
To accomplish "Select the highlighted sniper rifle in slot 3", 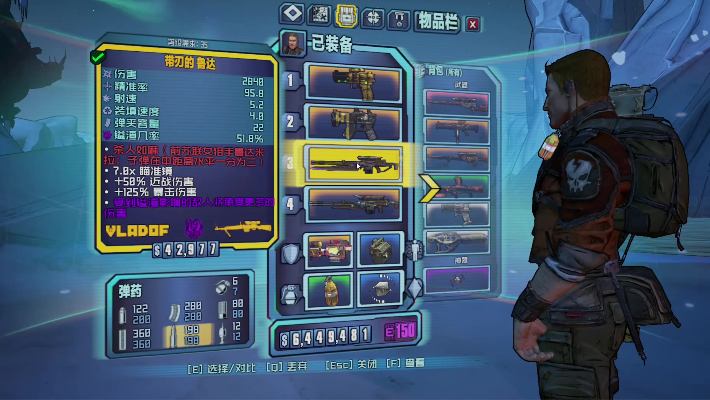I will [354, 163].
